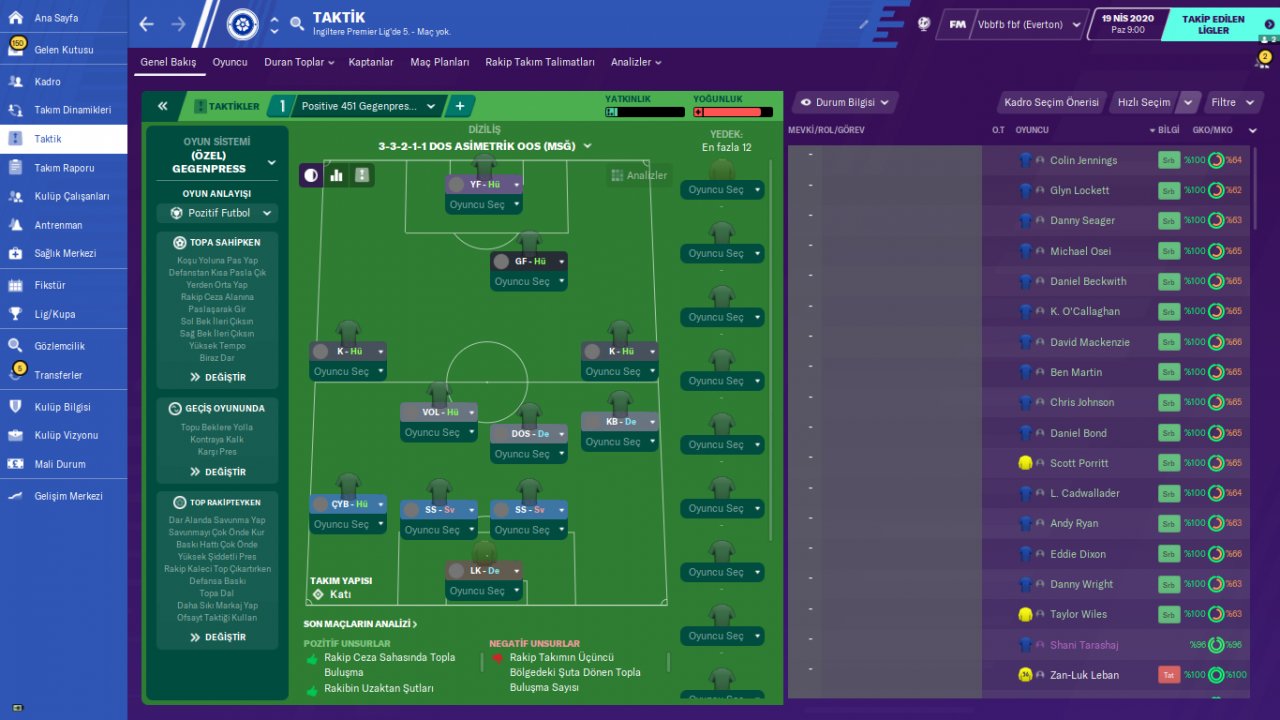This screenshot has height=720, width=1280.
Task: Expand the Analizler dropdown
Action: tap(636, 62)
